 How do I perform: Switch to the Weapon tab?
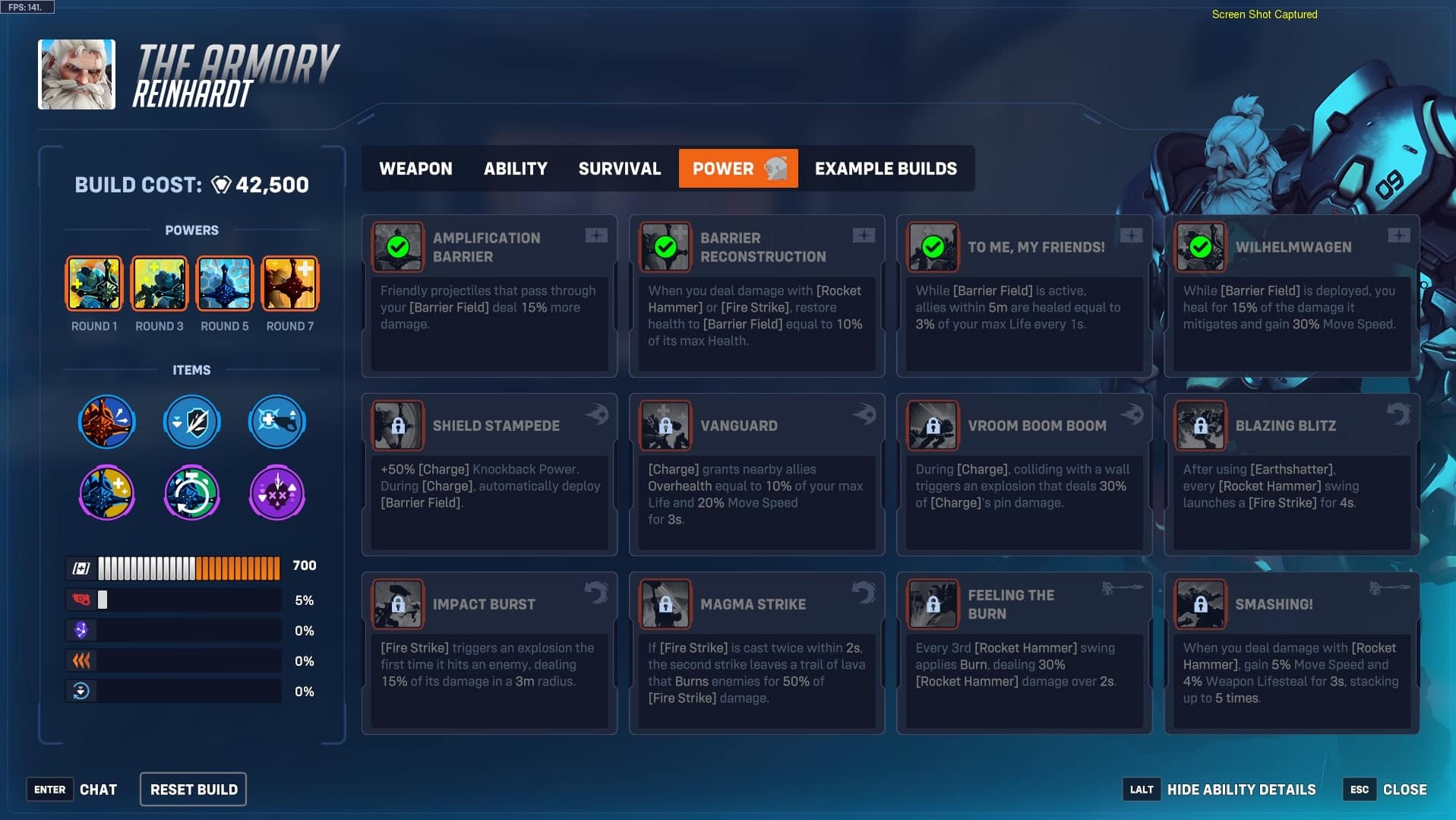[x=415, y=169]
